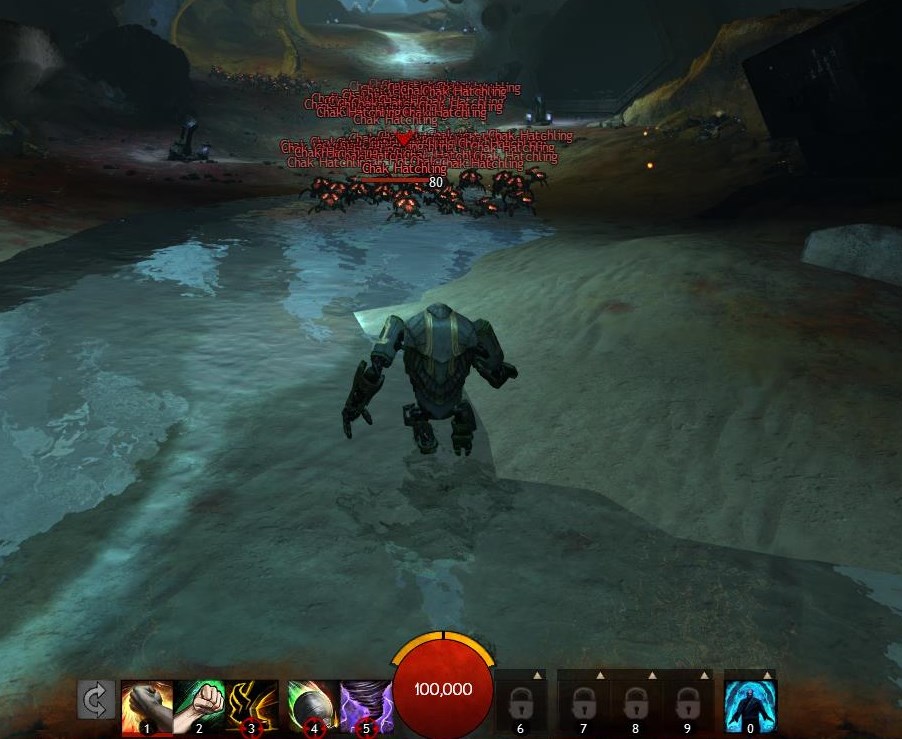Select the locked skill slot numbered 7
Viewport: 902px width, 739px height.
pyautogui.click(x=583, y=704)
